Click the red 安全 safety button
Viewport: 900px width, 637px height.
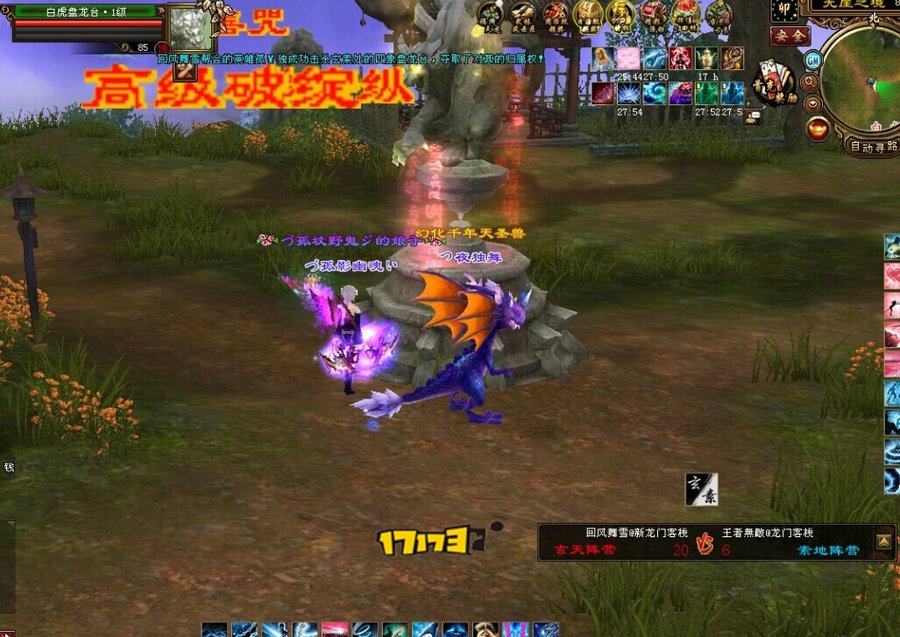(789, 35)
